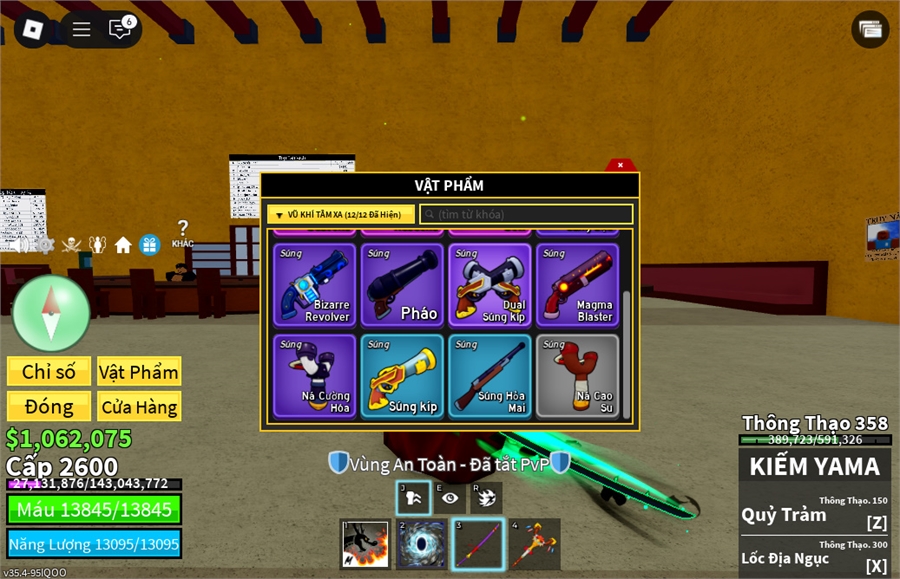This screenshot has width=900, height=579.
Task: Open the Chỉ số stats menu
Action: 49,372
